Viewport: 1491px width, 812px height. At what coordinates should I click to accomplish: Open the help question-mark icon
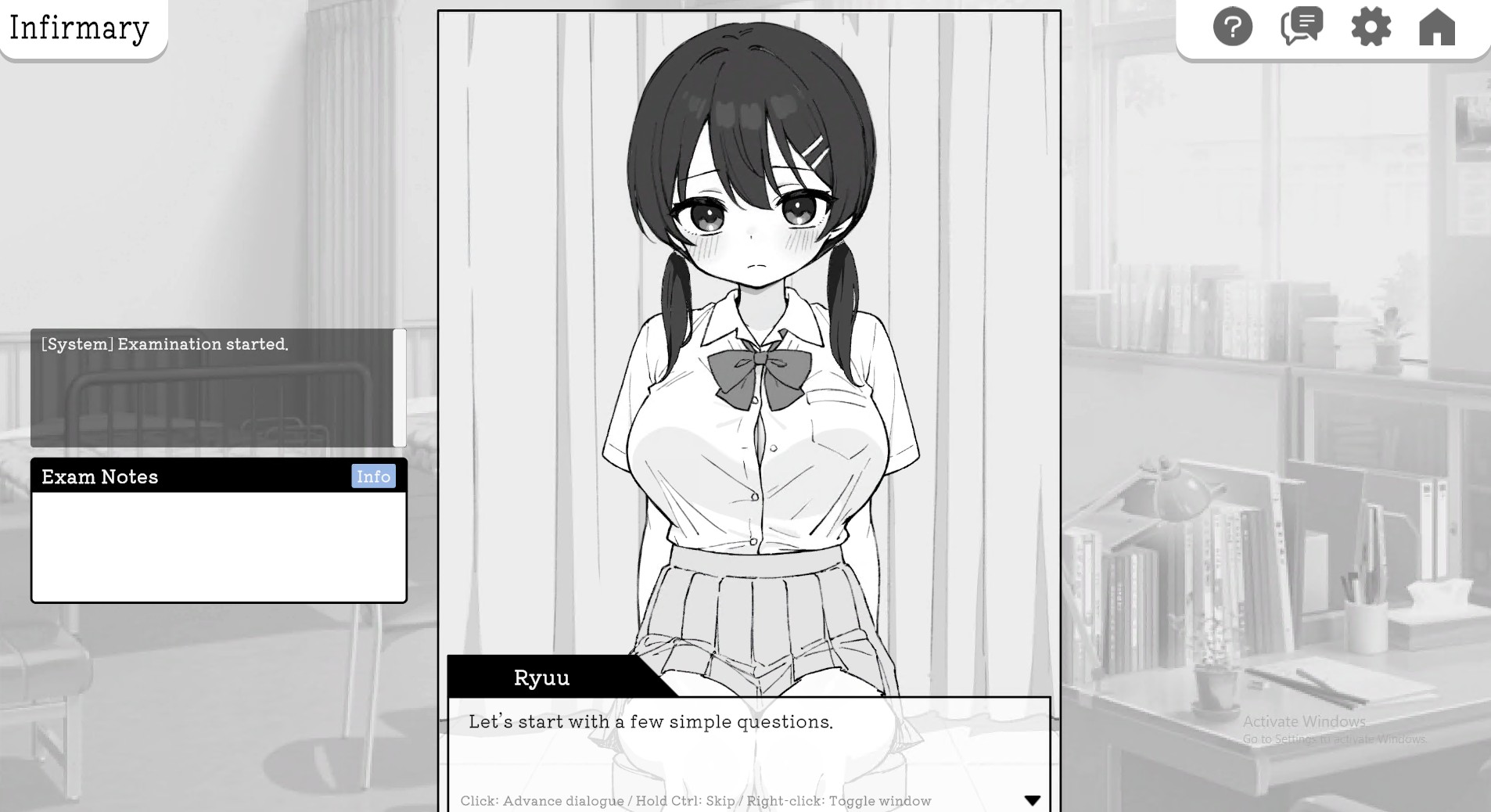[x=1231, y=26]
